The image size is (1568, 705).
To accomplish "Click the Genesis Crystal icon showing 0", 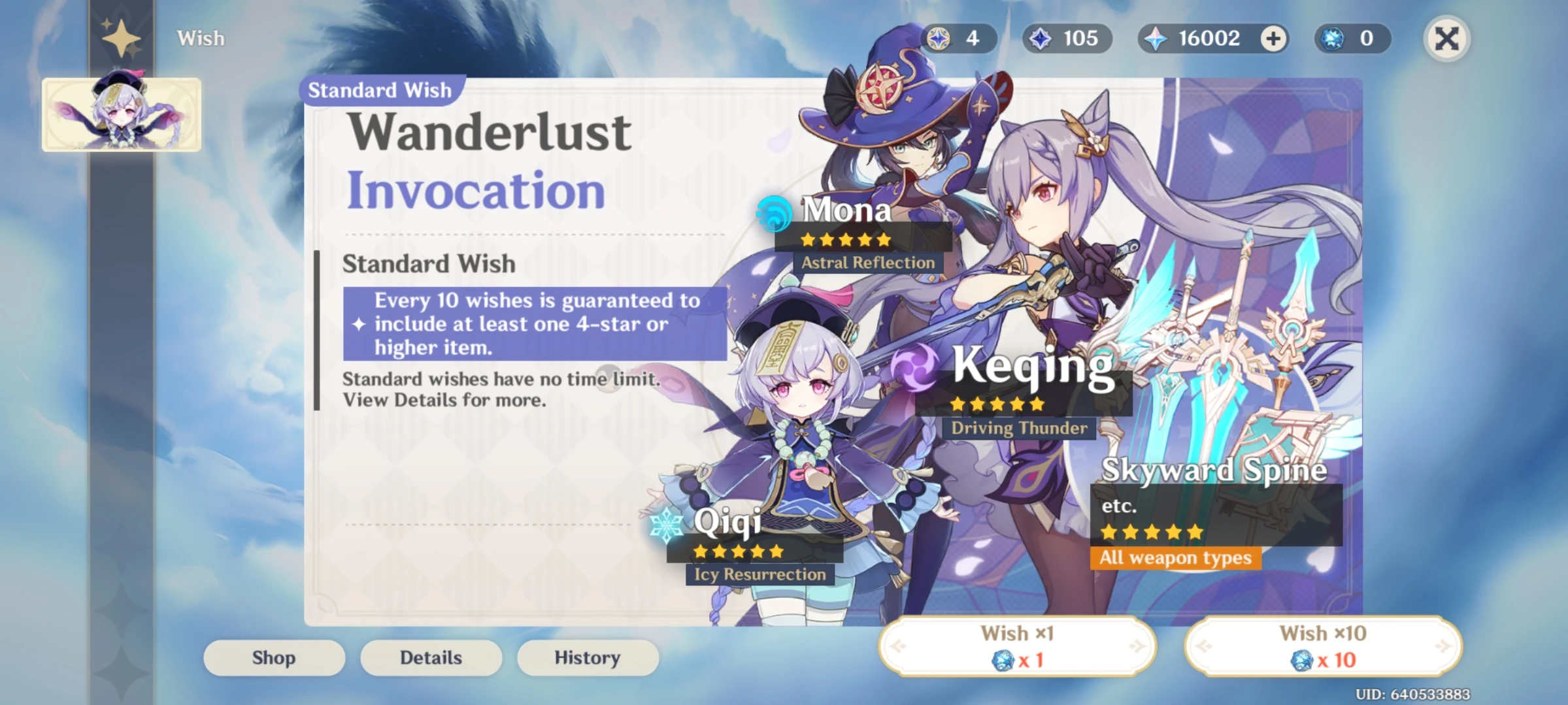I will (1328, 39).
